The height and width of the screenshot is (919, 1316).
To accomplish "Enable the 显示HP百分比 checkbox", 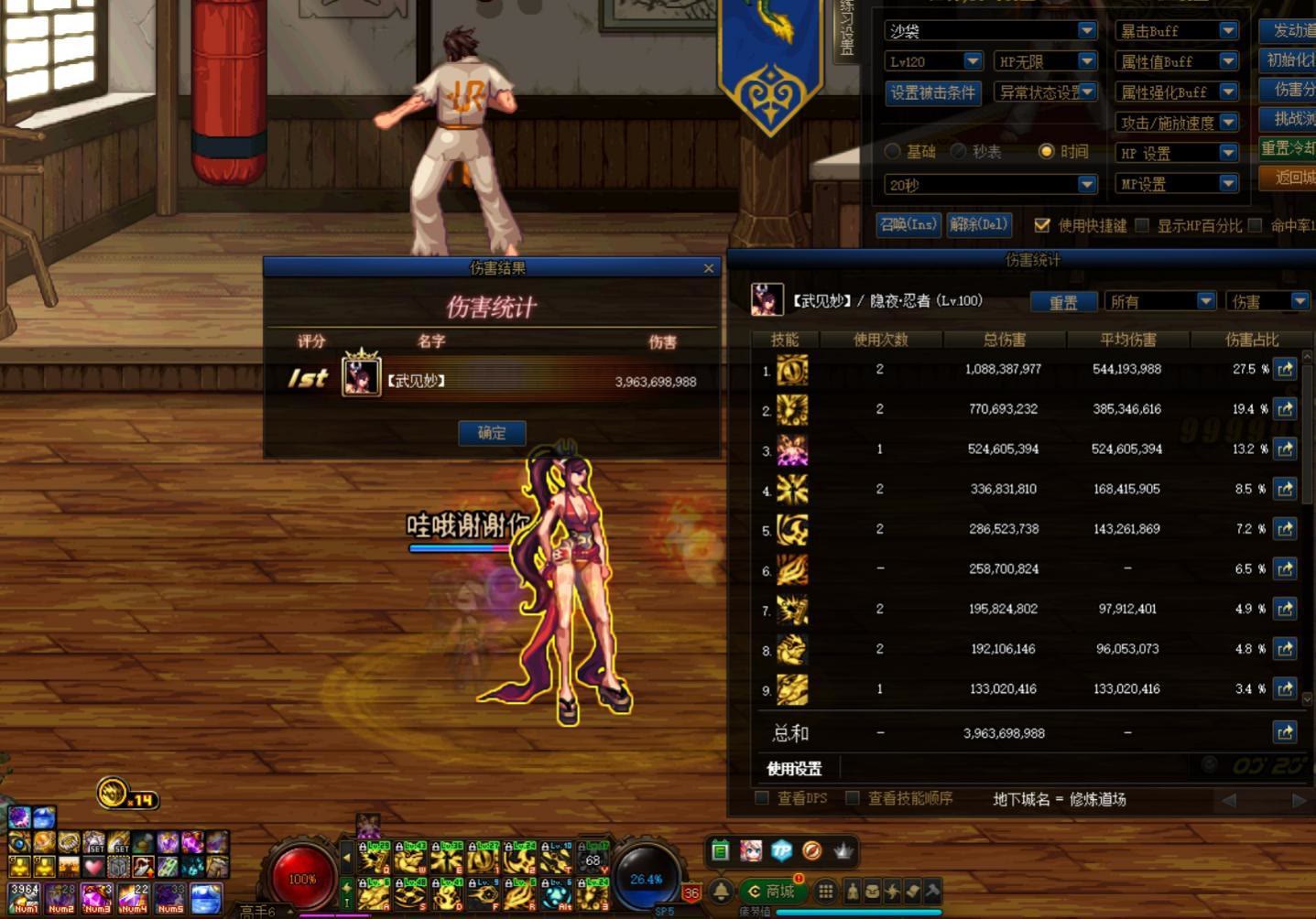I will pyautogui.click(x=1142, y=225).
